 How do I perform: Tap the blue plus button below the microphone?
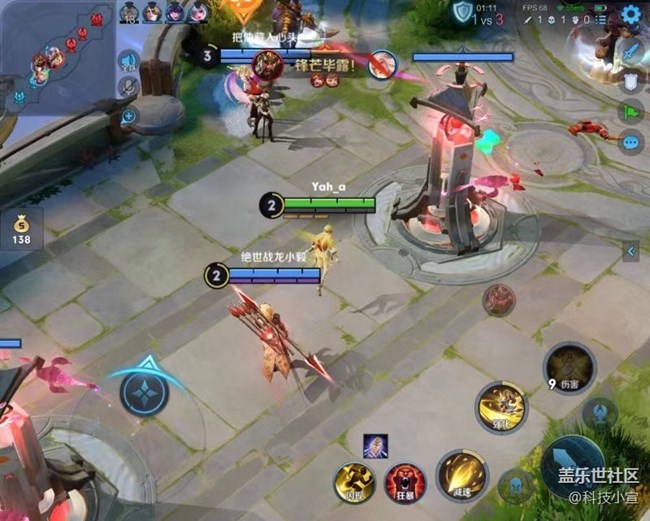[129, 116]
